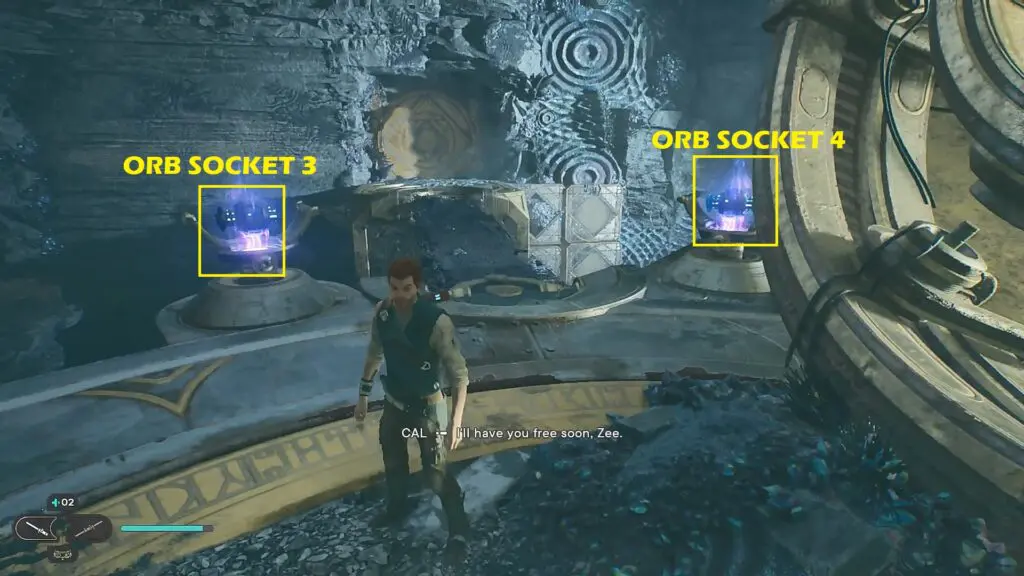The width and height of the screenshot is (1024, 576).
Task: Click the small icon beneath the stance slots
Action: (x=61, y=553)
